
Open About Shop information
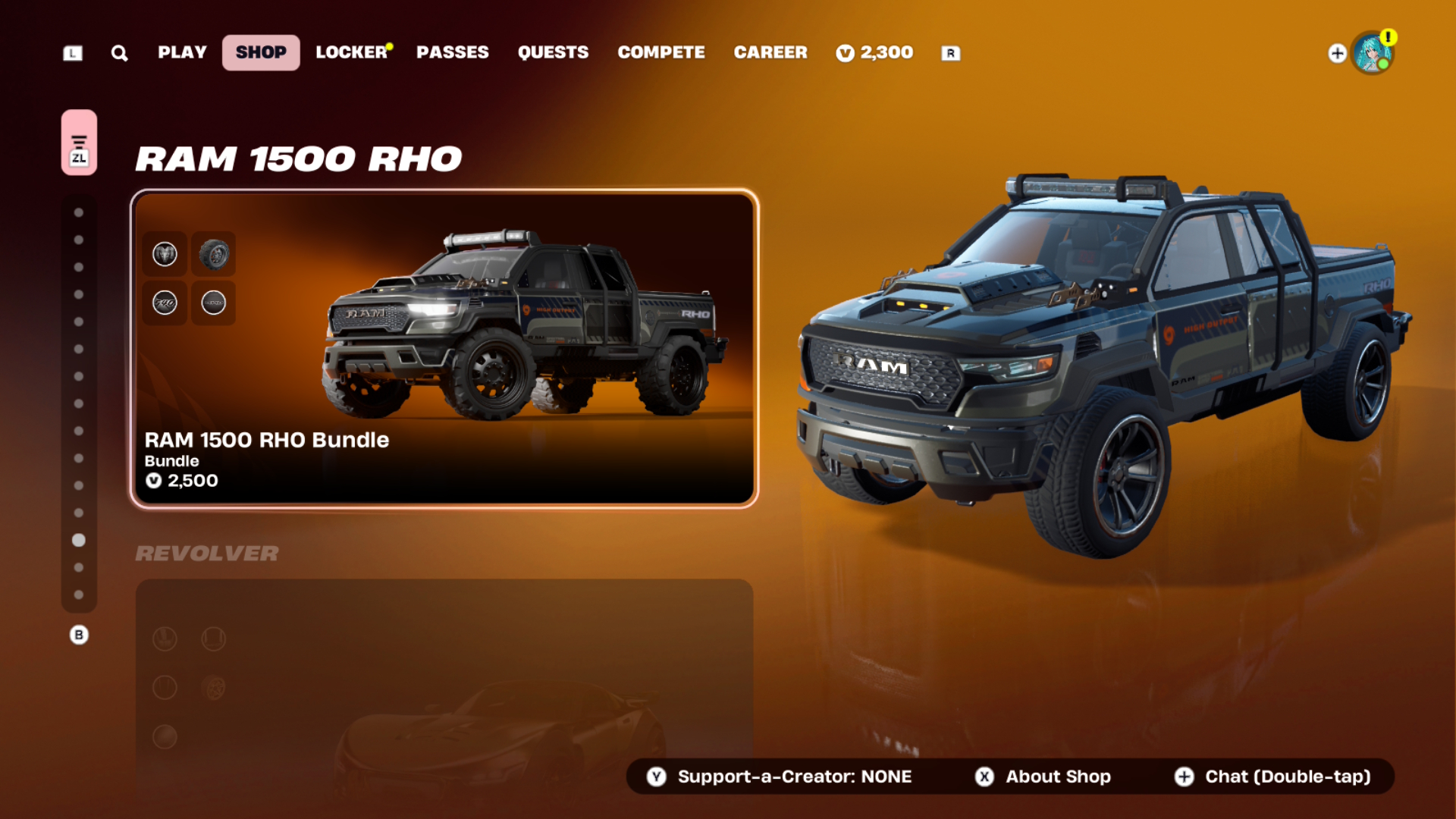(x=1043, y=777)
